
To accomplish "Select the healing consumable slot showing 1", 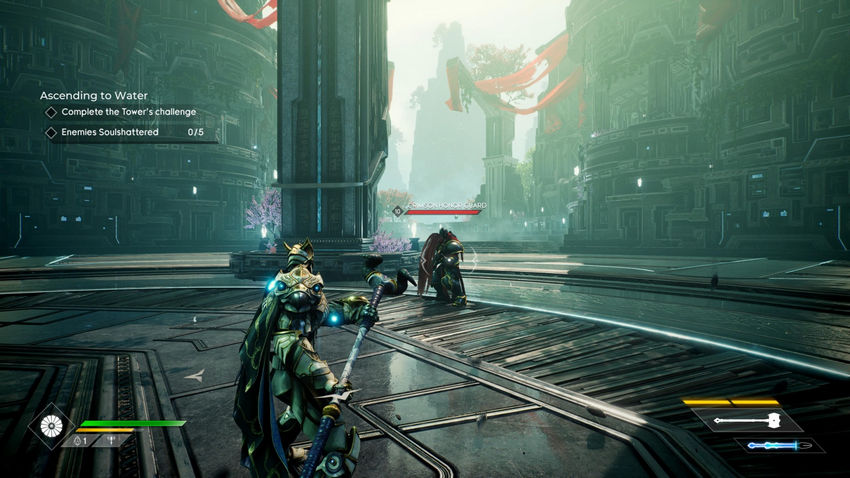I will [x=79, y=440].
